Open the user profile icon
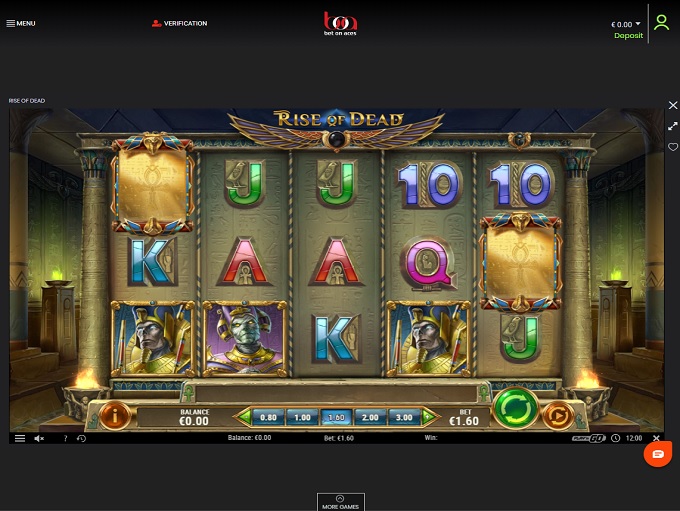The image size is (680, 511). tap(661, 22)
